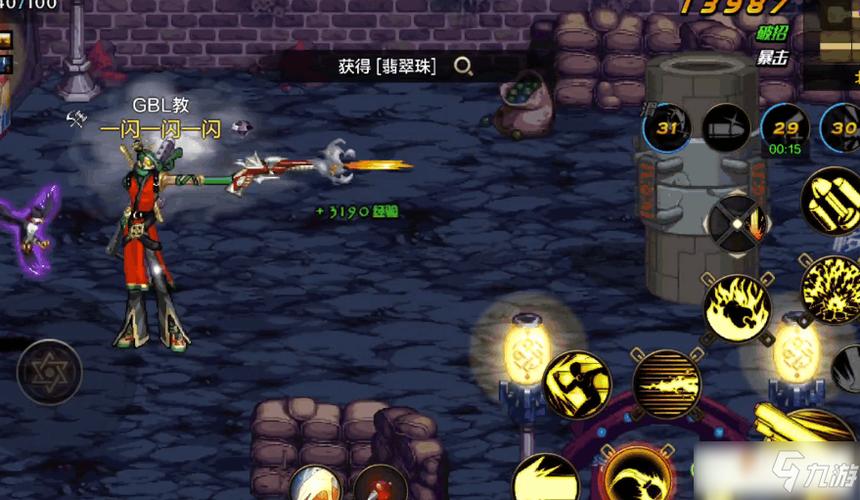Image resolution: width=860 pixels, height=500 pixels.
Task: Use the dark cannon shell skill
Action: point(727,127)
